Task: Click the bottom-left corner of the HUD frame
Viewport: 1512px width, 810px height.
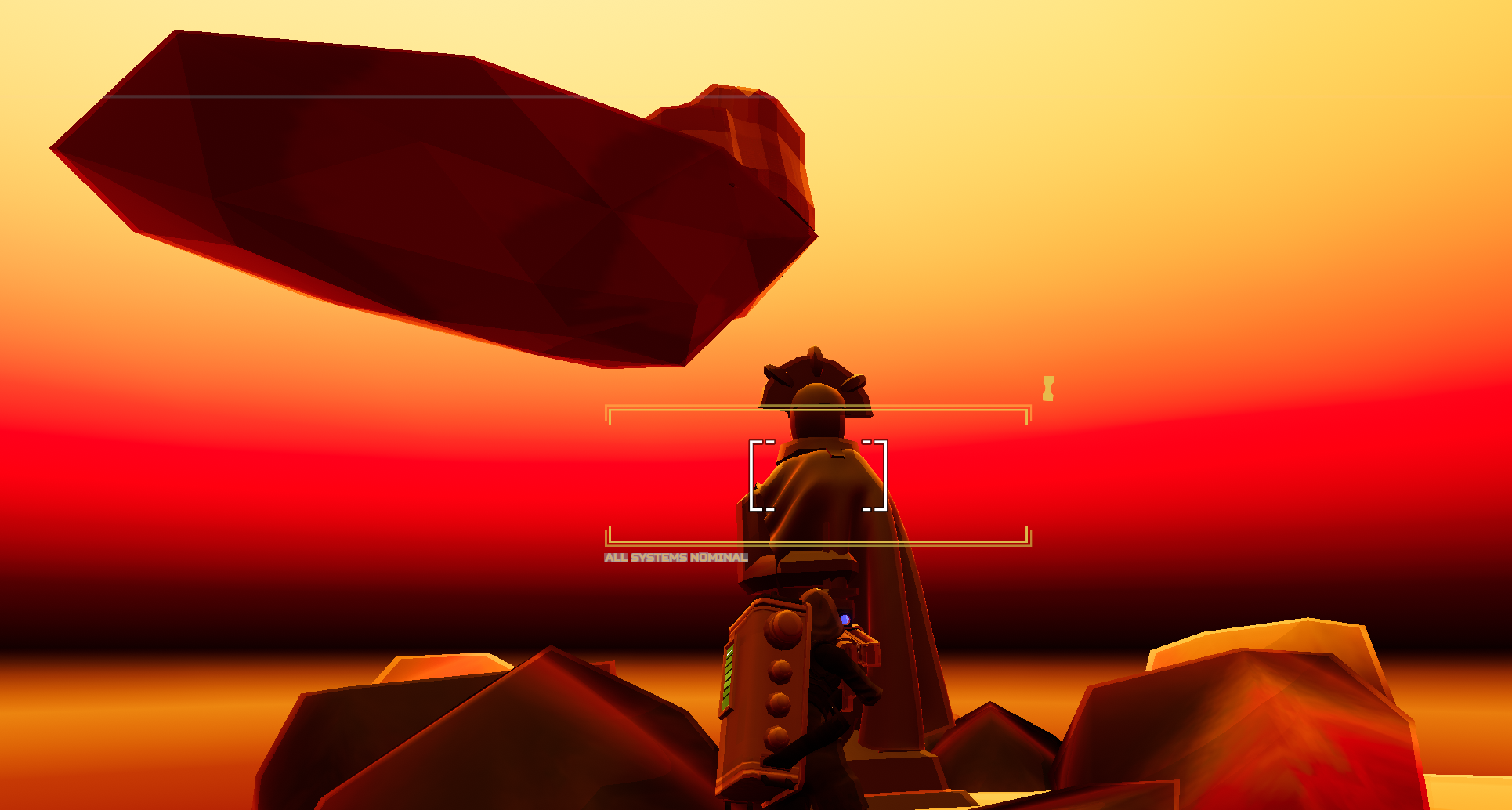Action: [610, 541]
